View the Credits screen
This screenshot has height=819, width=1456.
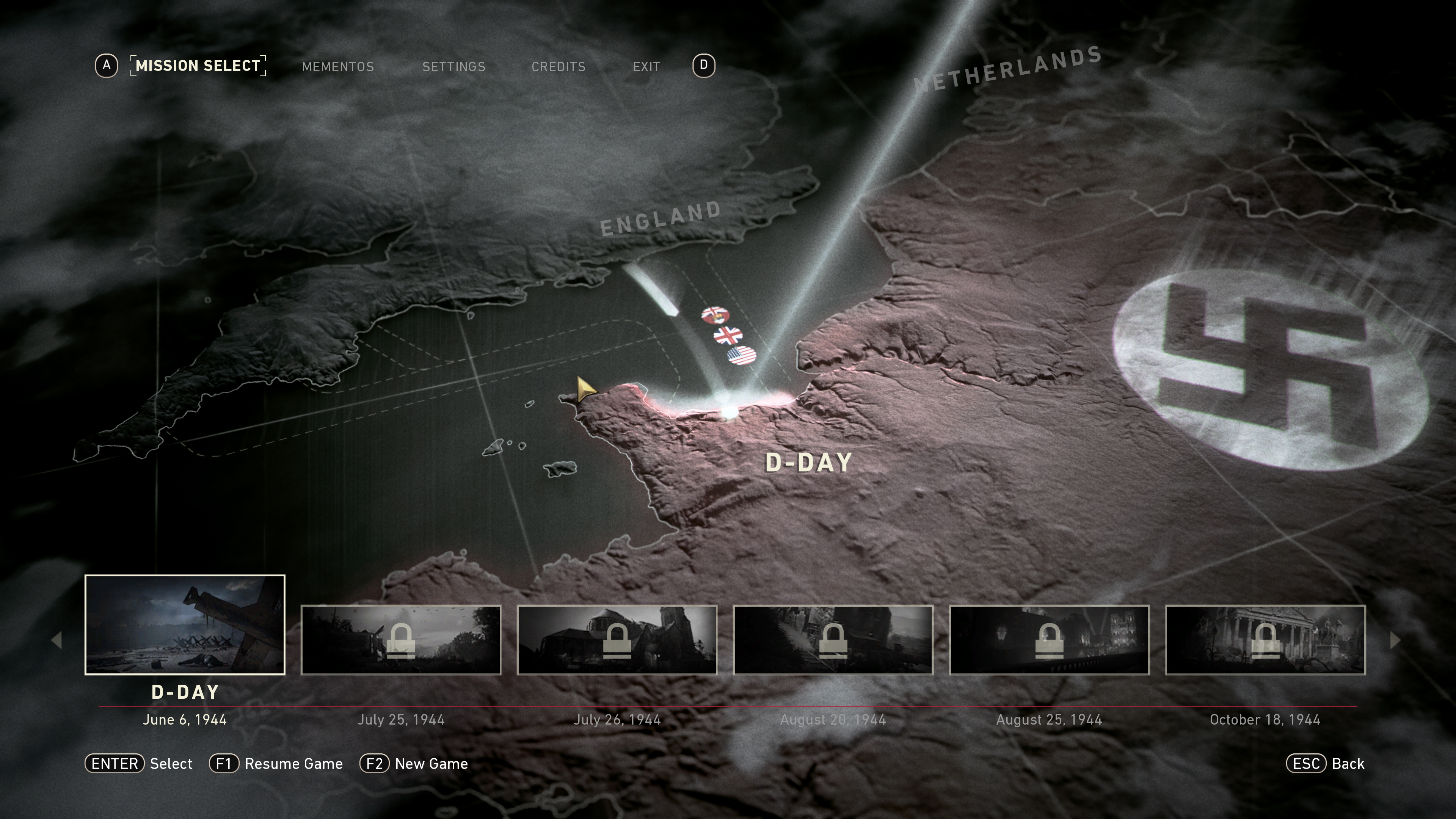[559, 67]
